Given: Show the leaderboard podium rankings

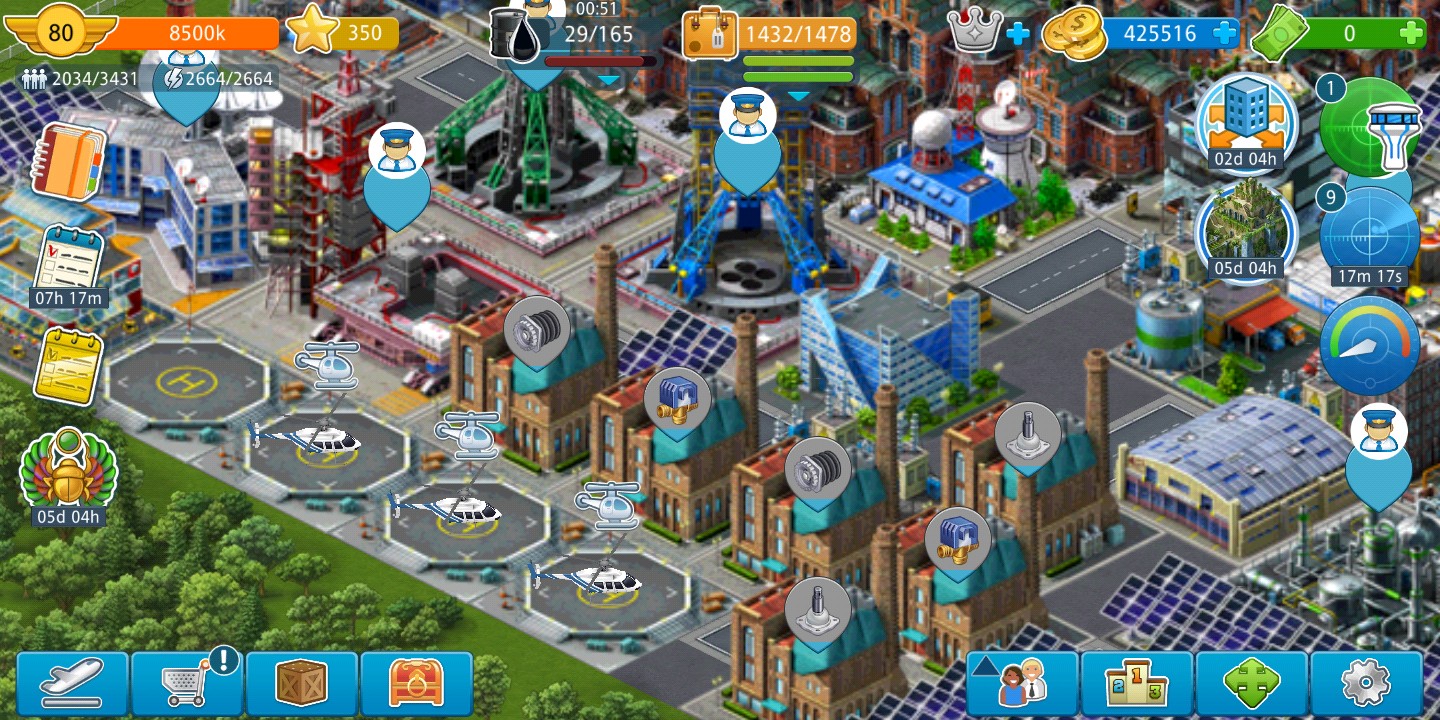Looking at the screenshot, I should pyautogui.click(x=1137, y=684).
